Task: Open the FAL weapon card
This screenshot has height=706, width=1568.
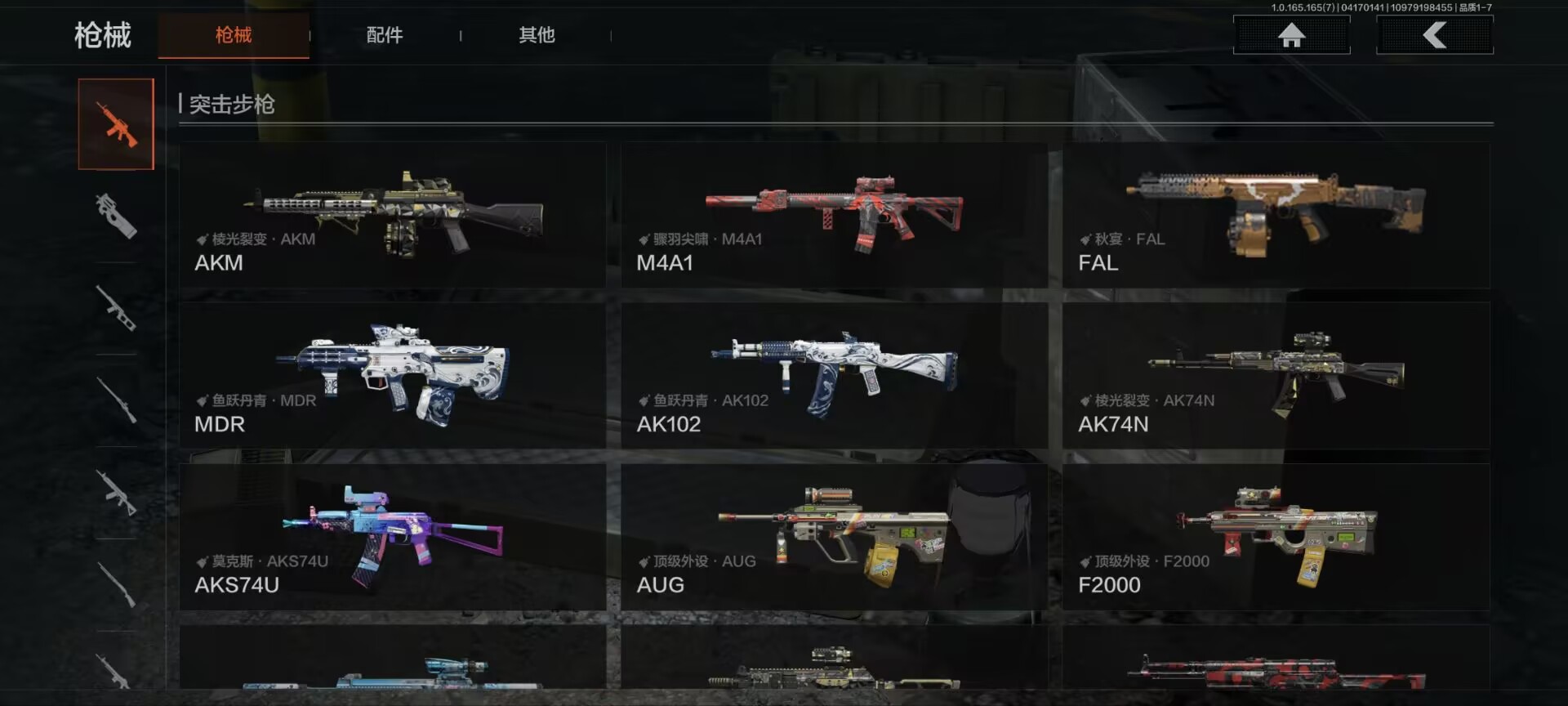Action: coord(1276,216)
